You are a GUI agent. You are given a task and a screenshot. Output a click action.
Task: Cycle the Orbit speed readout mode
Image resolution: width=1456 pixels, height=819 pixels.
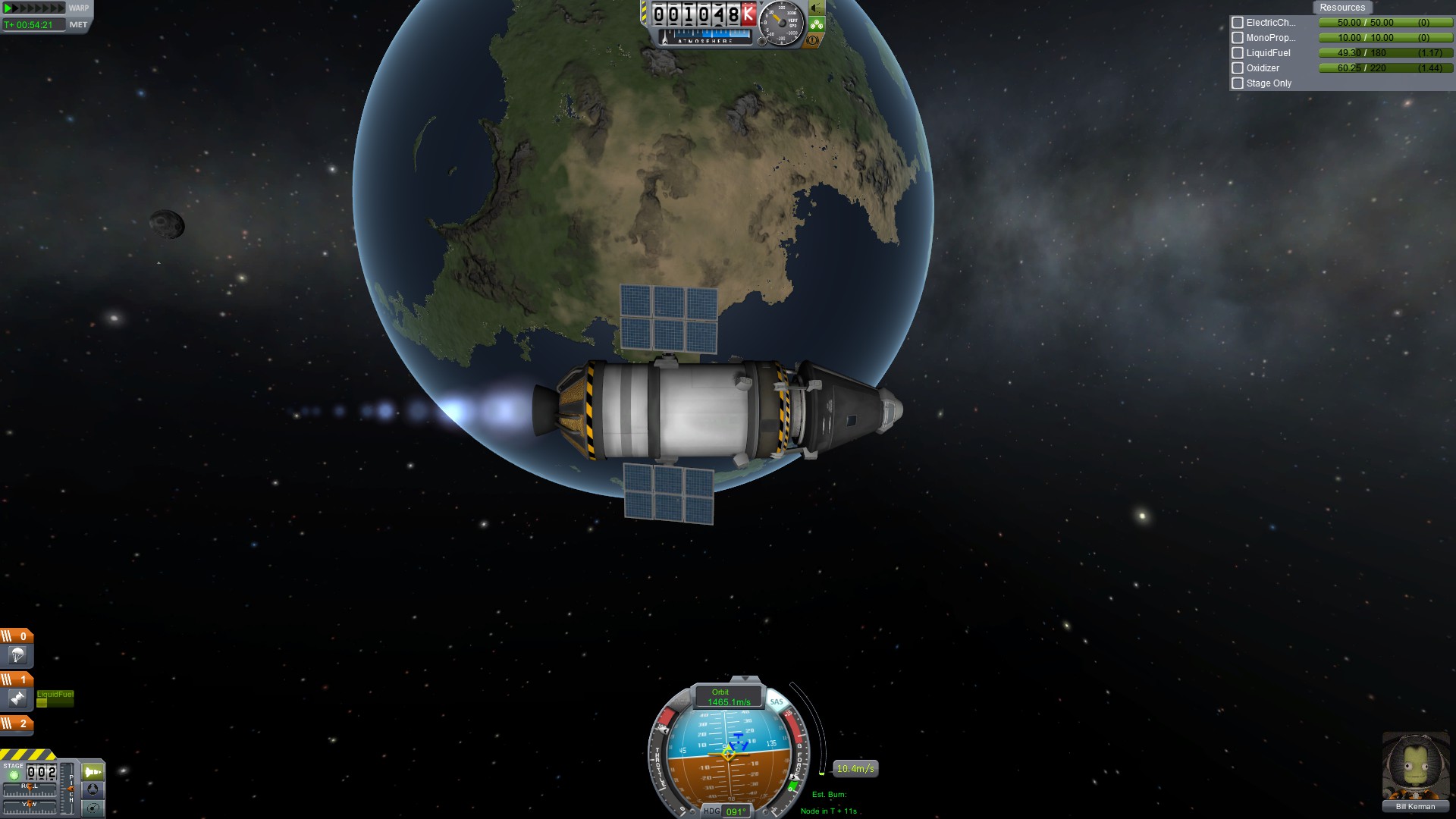pos(720,697)
